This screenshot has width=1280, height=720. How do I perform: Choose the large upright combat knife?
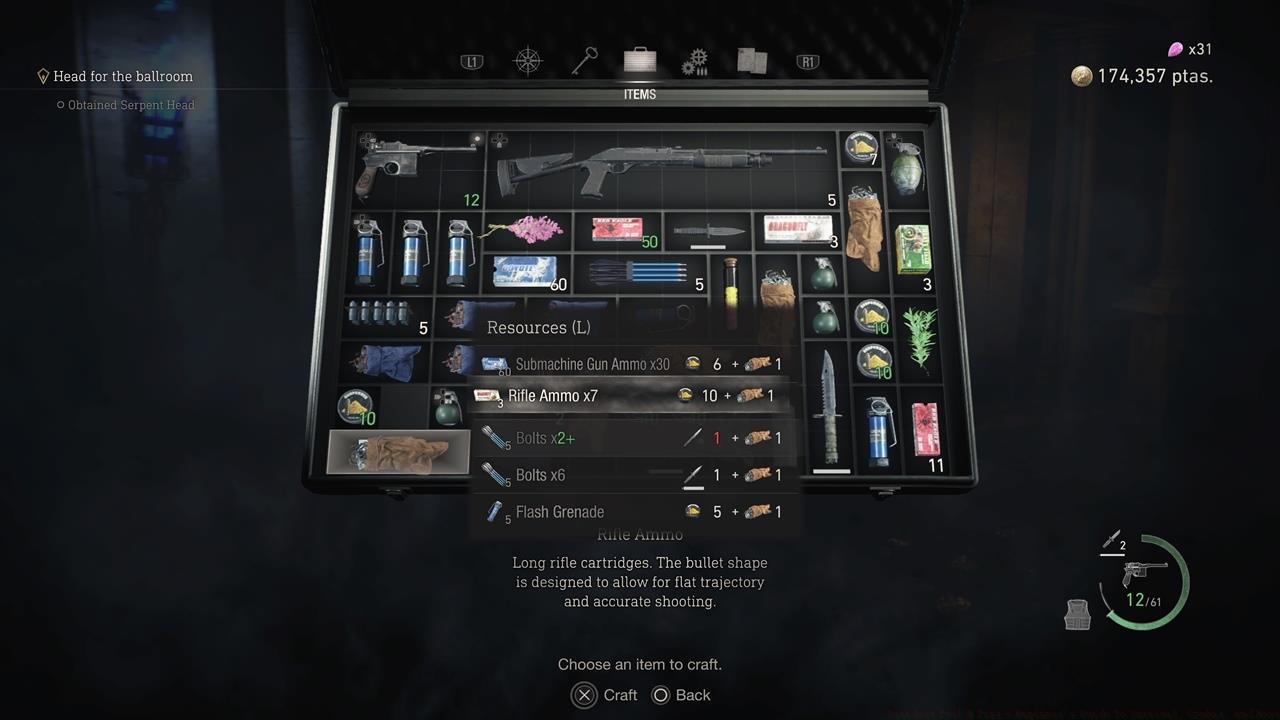click(829, 408)
